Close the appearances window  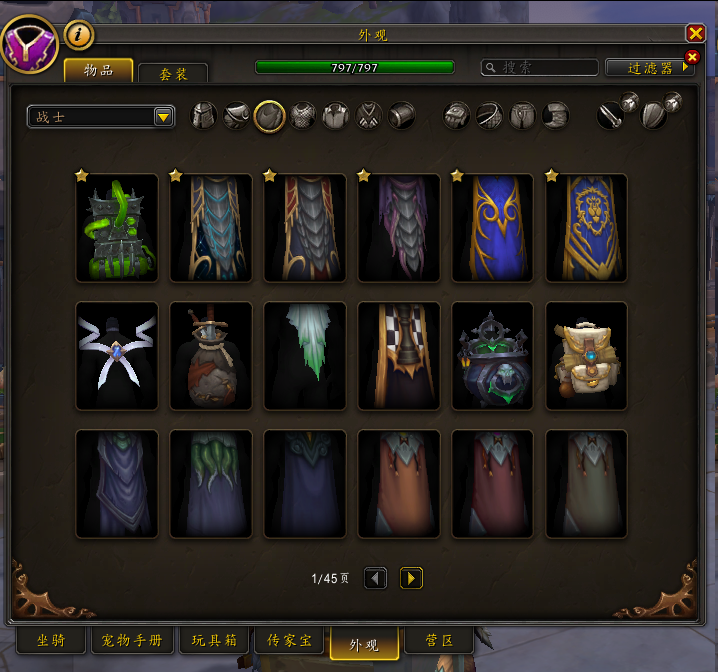point(695,33)
